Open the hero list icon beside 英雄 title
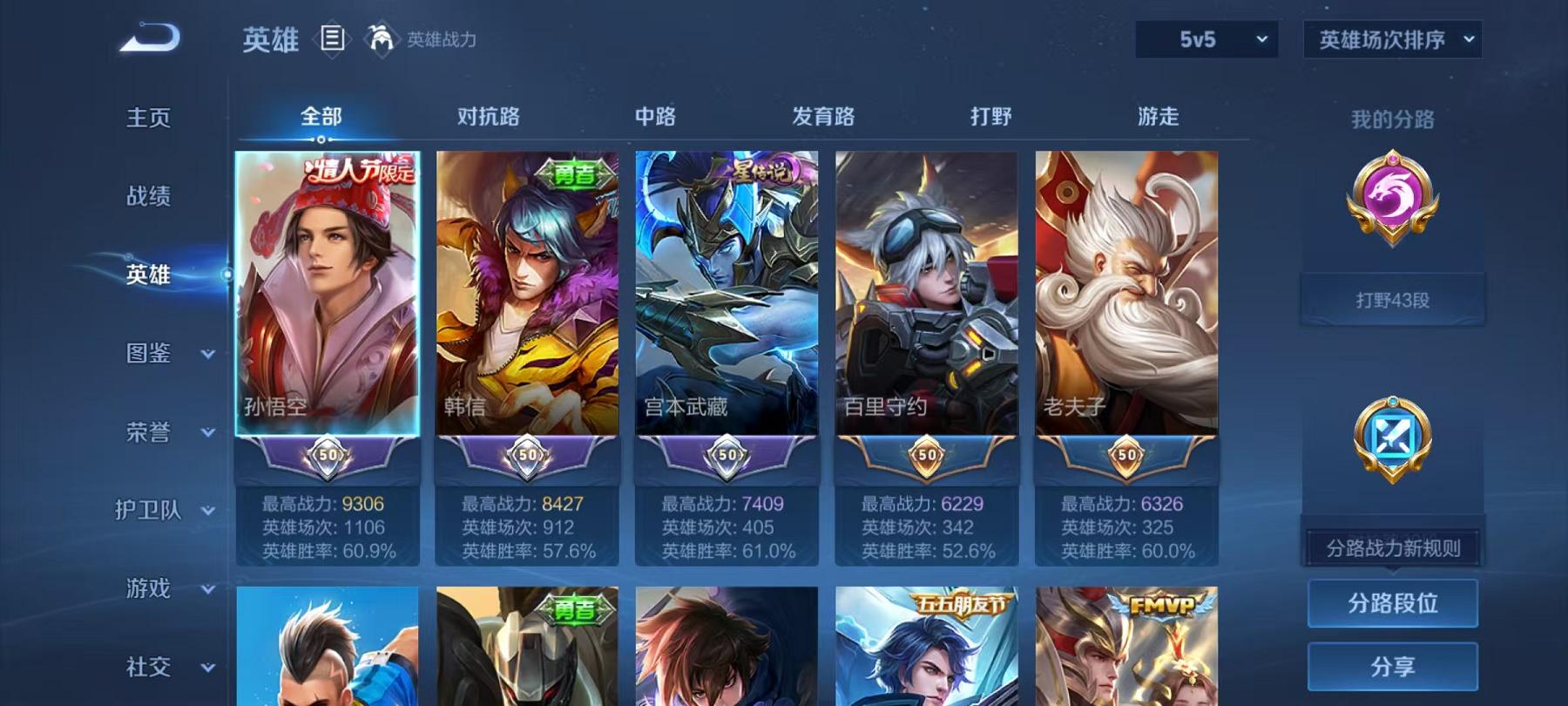The height and width of the screenshot is (706, 1568). pyautogui.click(x=331, y=37)
